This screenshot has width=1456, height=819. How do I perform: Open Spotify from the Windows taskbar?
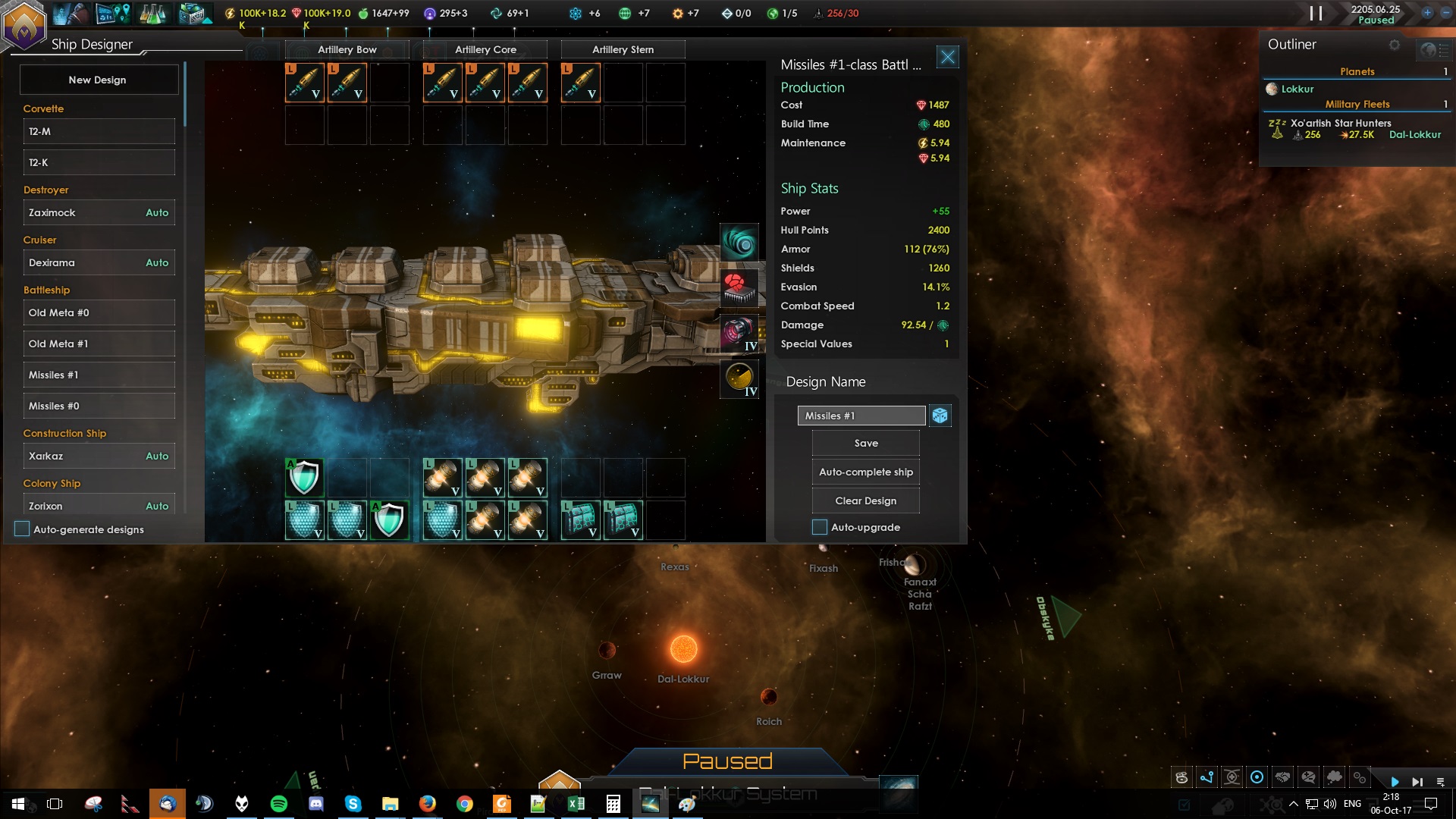[279, 804]
